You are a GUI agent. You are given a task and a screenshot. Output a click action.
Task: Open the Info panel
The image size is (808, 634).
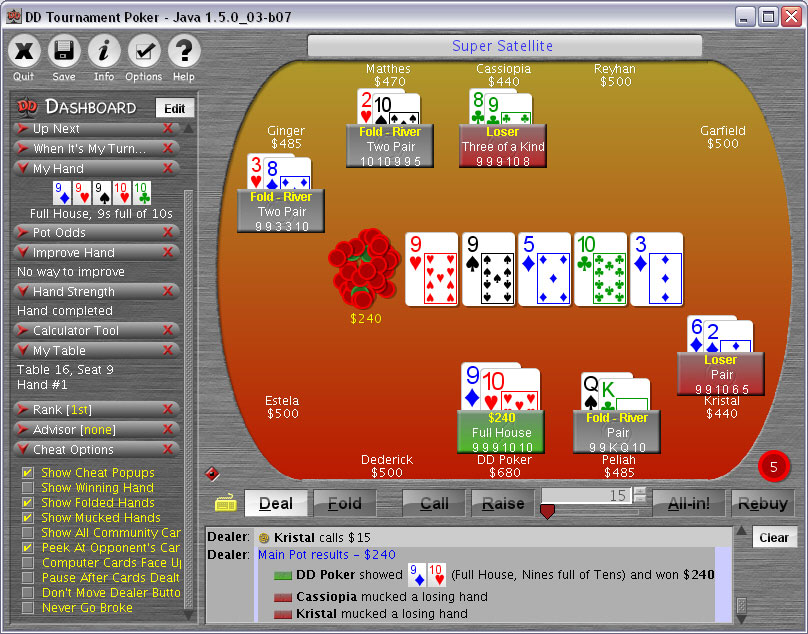[x=104, y=51]
